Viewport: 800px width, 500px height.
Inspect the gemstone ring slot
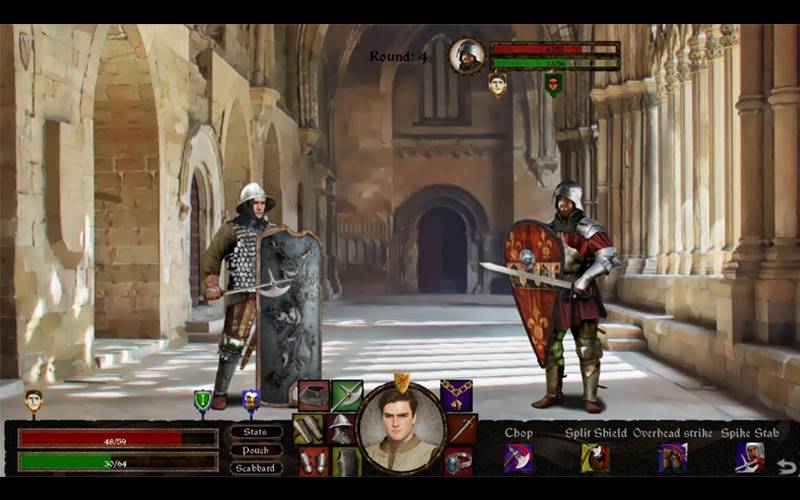458,461
